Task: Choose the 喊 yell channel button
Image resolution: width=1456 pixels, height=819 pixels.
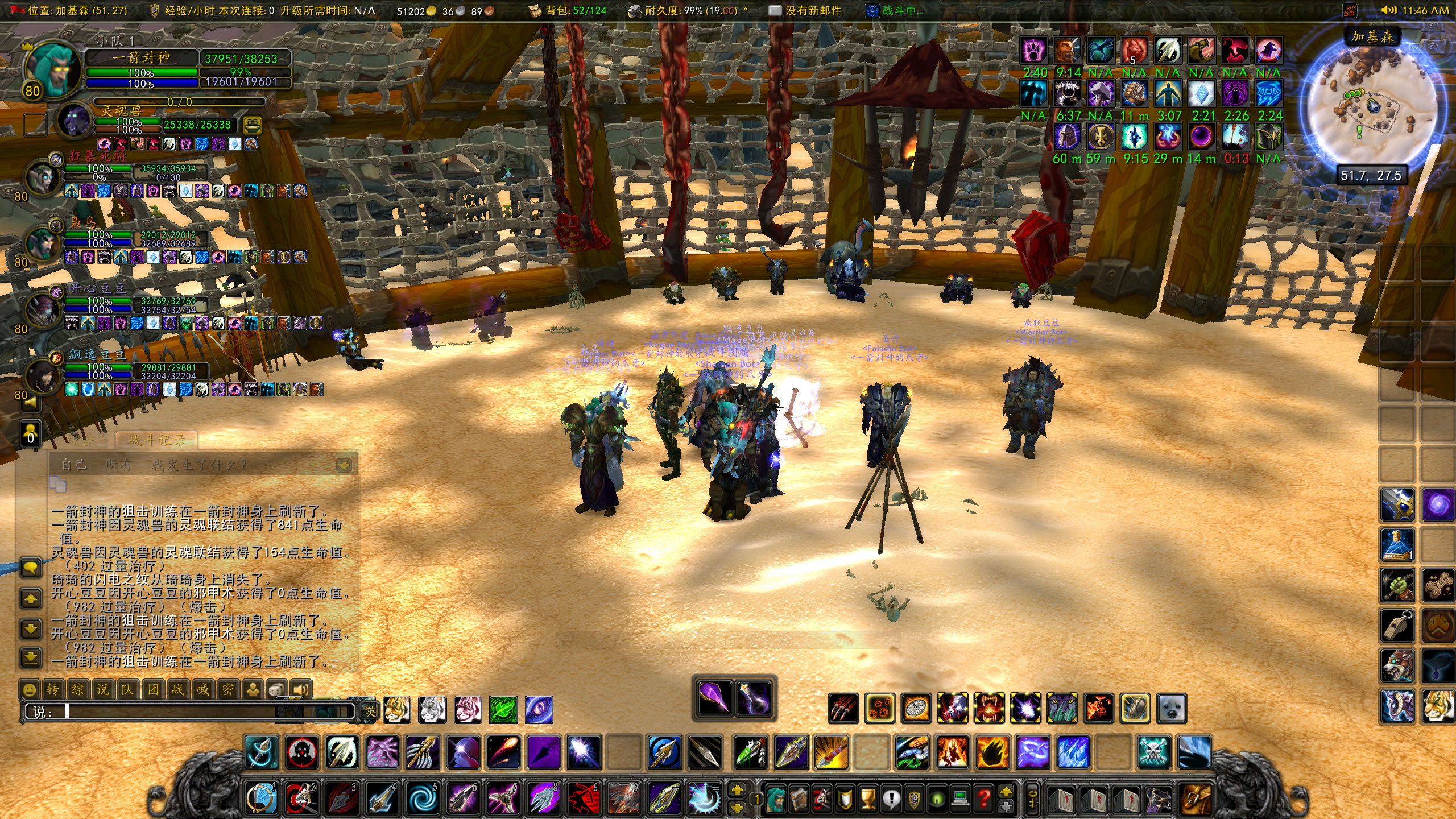Action: click(x=202, y=690)
